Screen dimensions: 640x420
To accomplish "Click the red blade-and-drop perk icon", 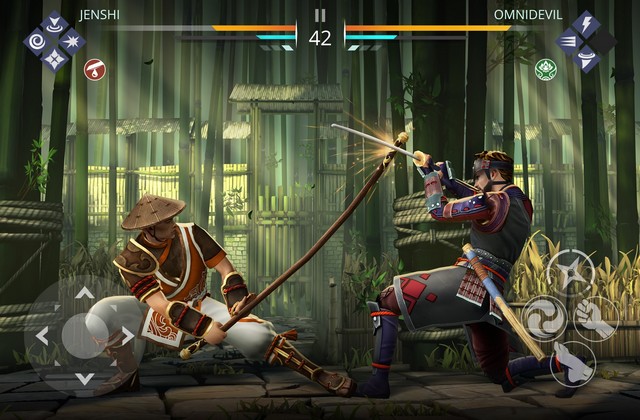I will [x=94, y=69].
